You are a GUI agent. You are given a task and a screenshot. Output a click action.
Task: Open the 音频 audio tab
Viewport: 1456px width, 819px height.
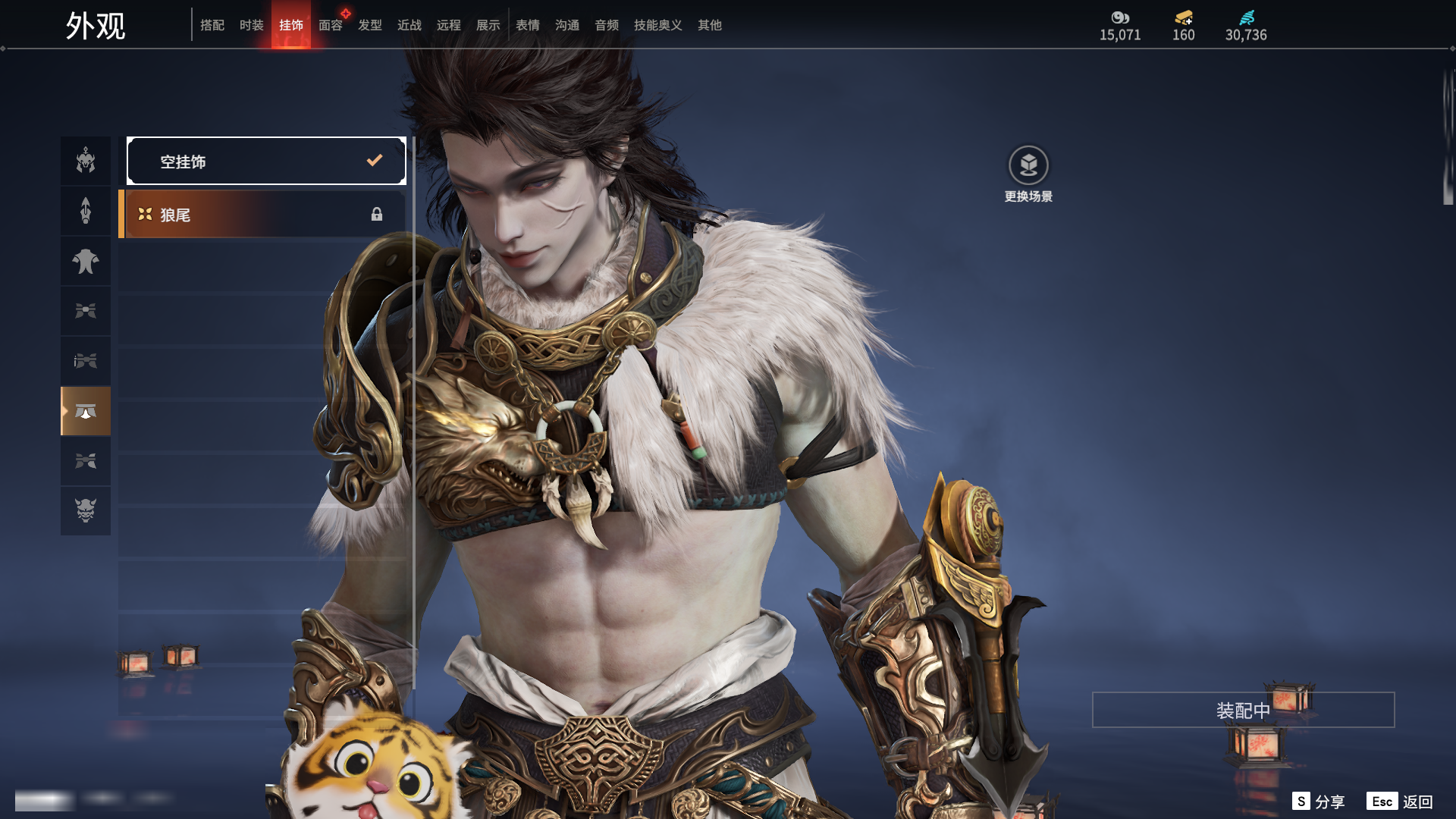click(607, 25)
